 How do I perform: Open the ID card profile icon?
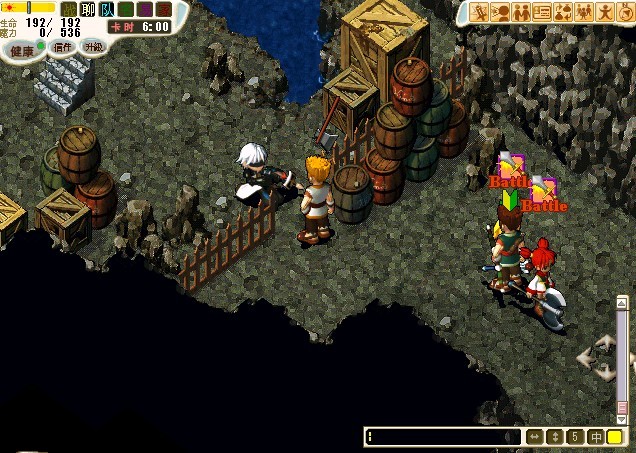pos(543,12)
